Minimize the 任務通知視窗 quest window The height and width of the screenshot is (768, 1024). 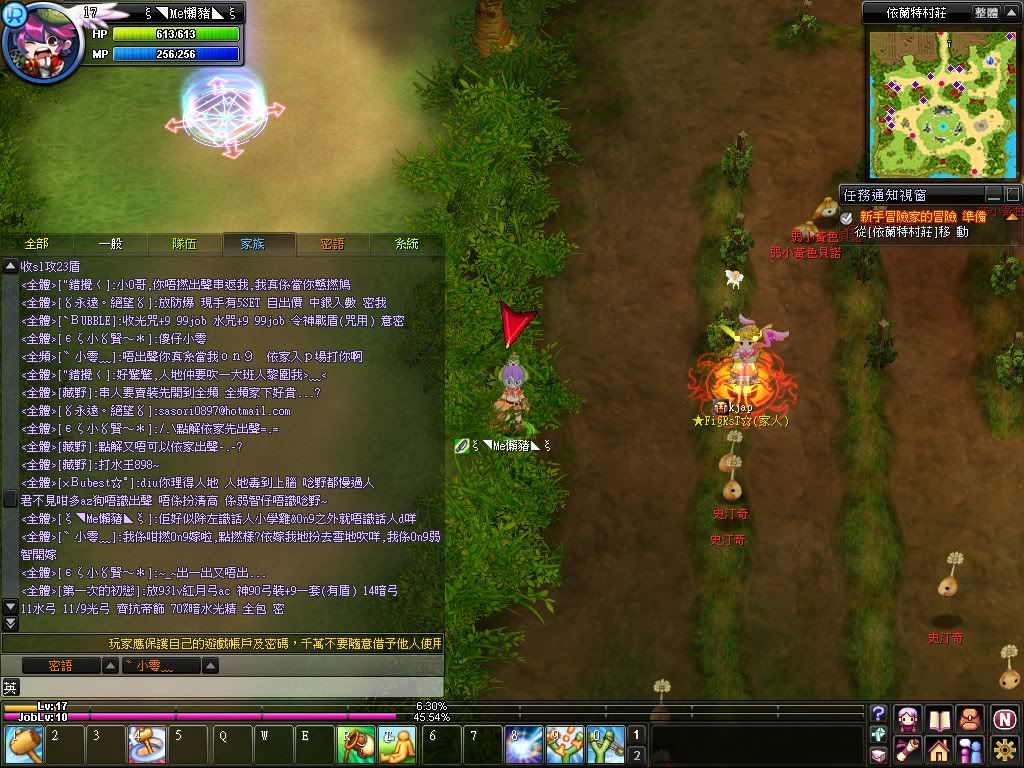tap(993, 195)
